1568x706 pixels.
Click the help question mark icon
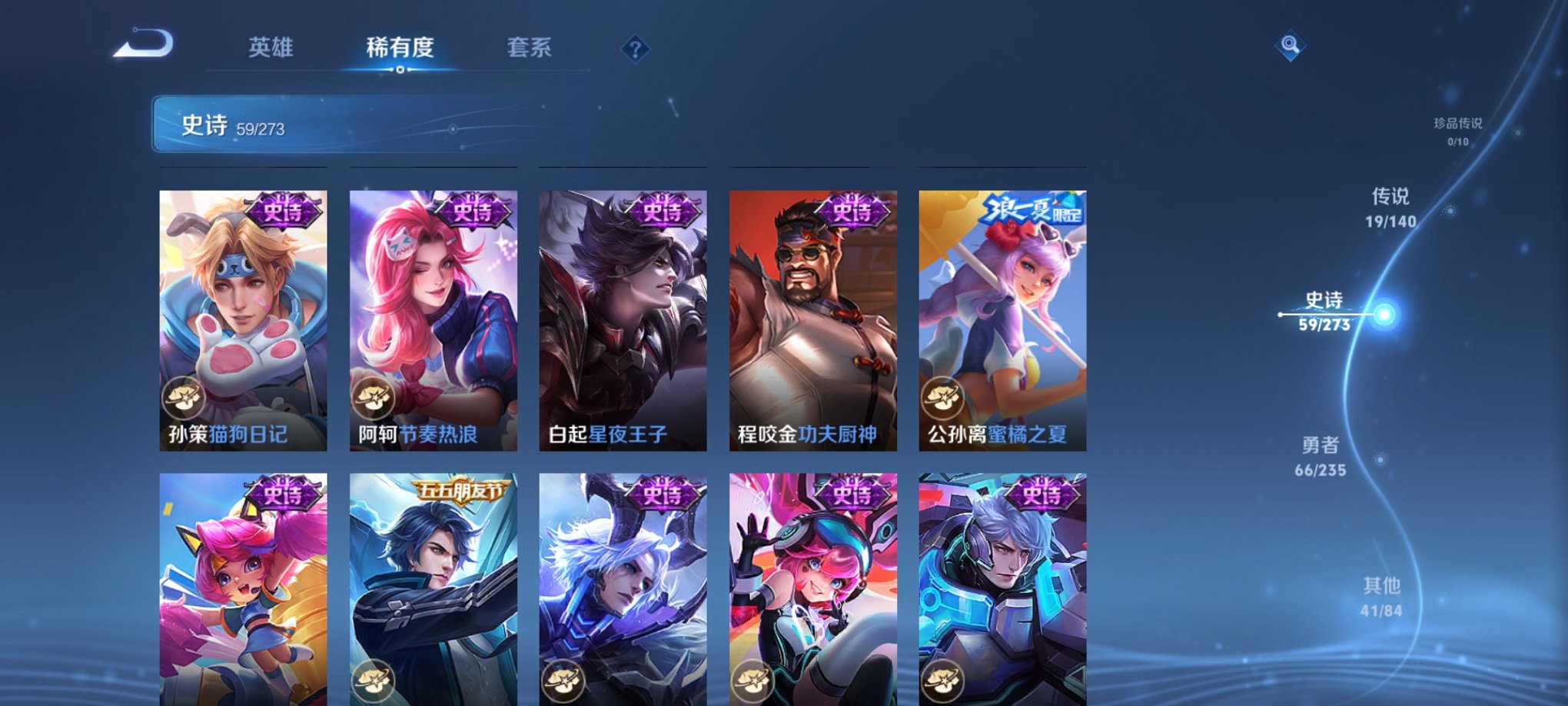[x=635, y=50]
